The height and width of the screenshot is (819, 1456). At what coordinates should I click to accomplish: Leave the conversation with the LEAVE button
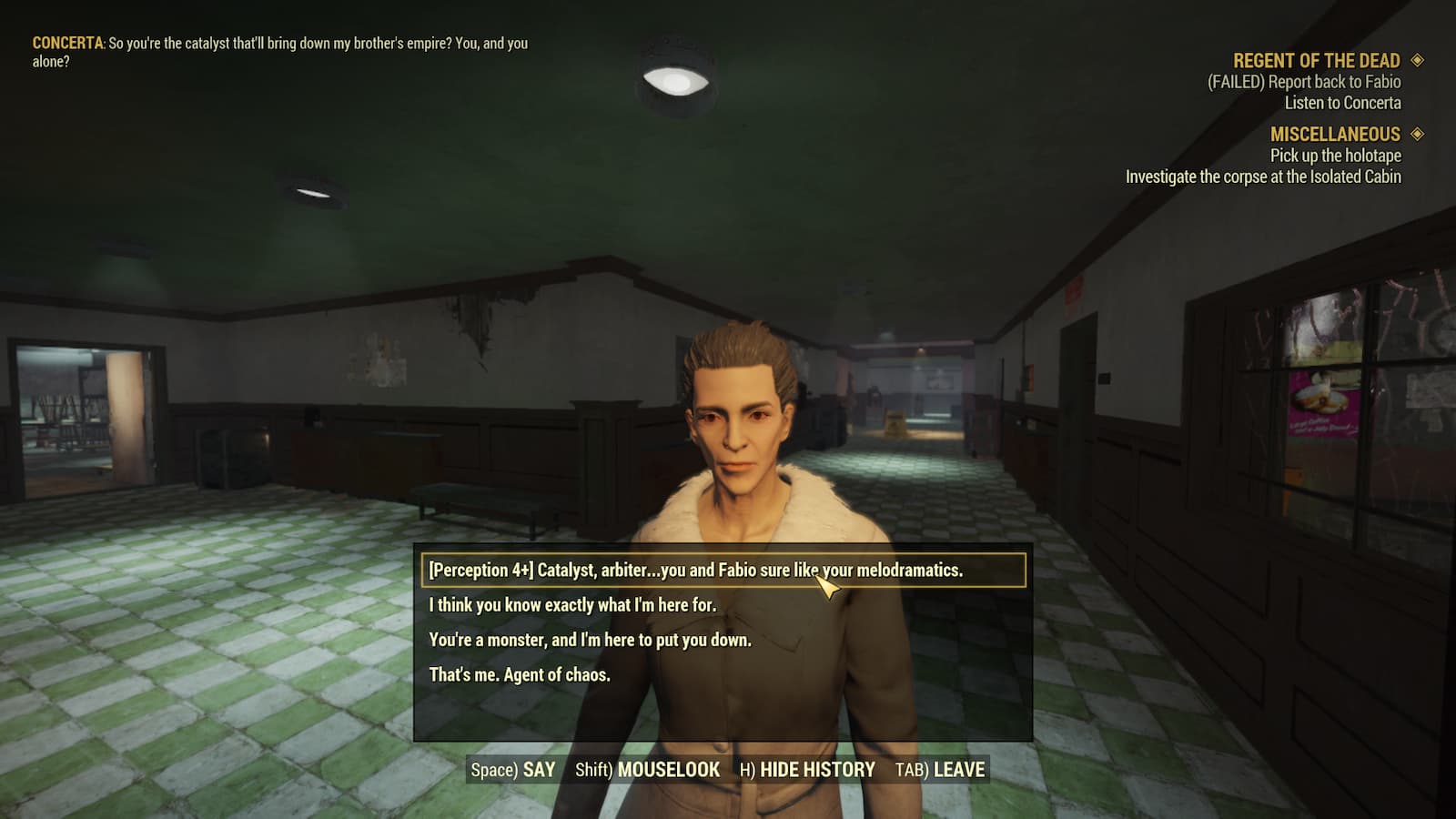(940, 770)
